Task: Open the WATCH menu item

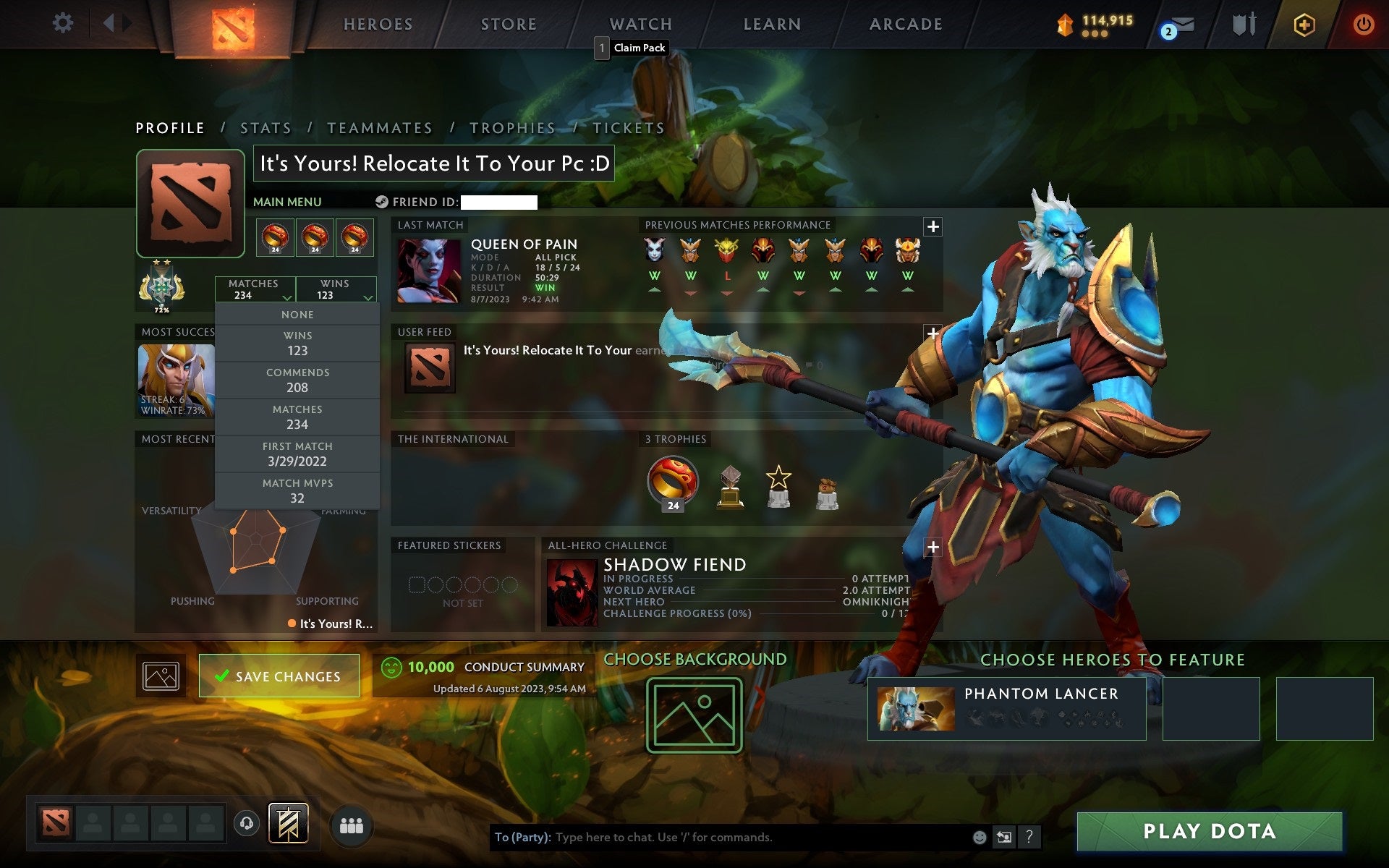Action: point(640,24)
